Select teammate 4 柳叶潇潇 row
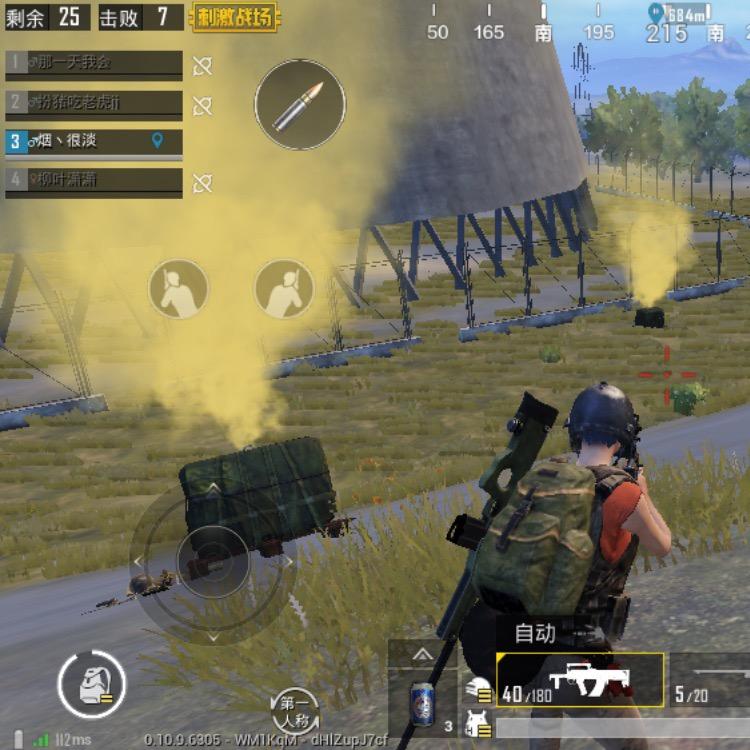The height and width of the screenshot is (750, 750). point(94,181)
